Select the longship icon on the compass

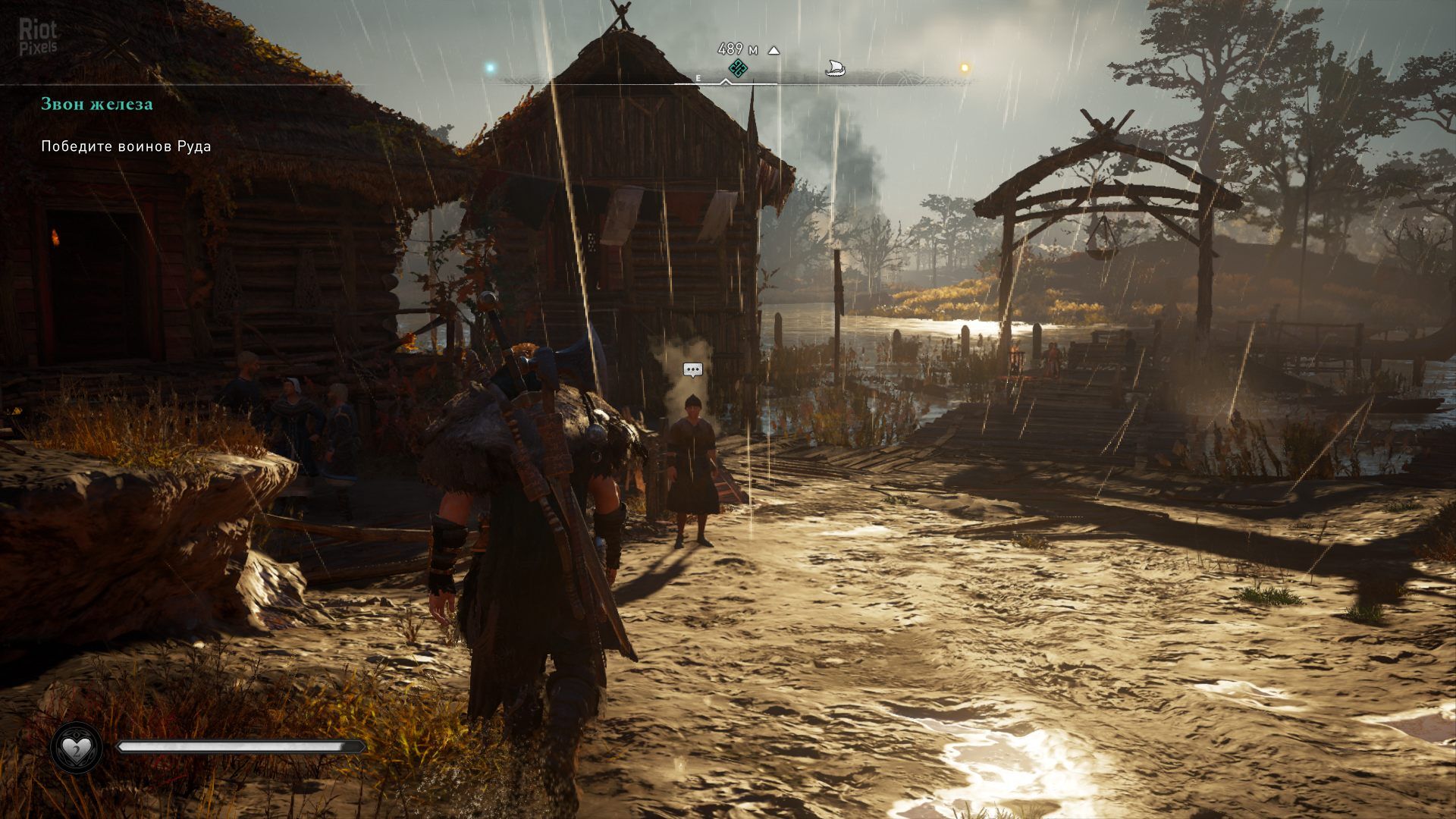[x=834, y=69]
